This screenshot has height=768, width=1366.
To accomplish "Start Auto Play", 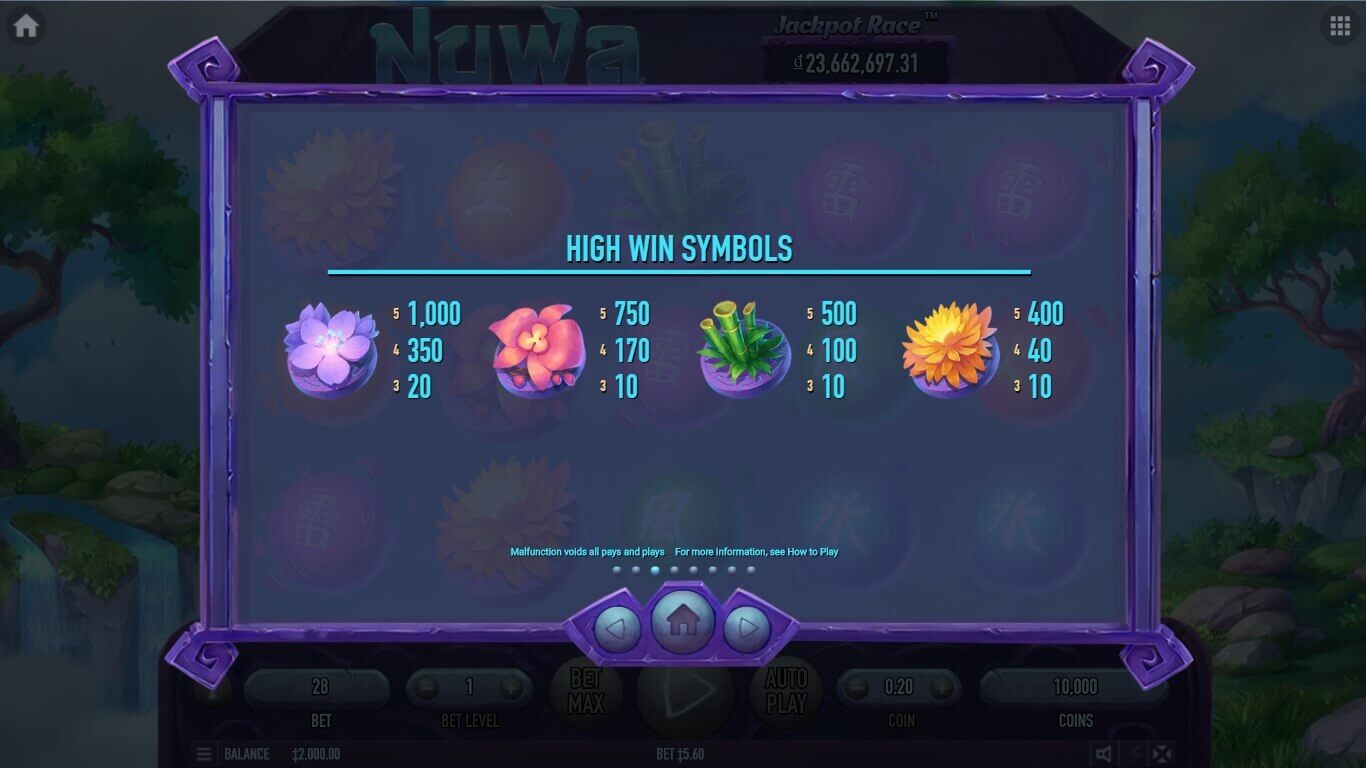I will click(786, 691).
